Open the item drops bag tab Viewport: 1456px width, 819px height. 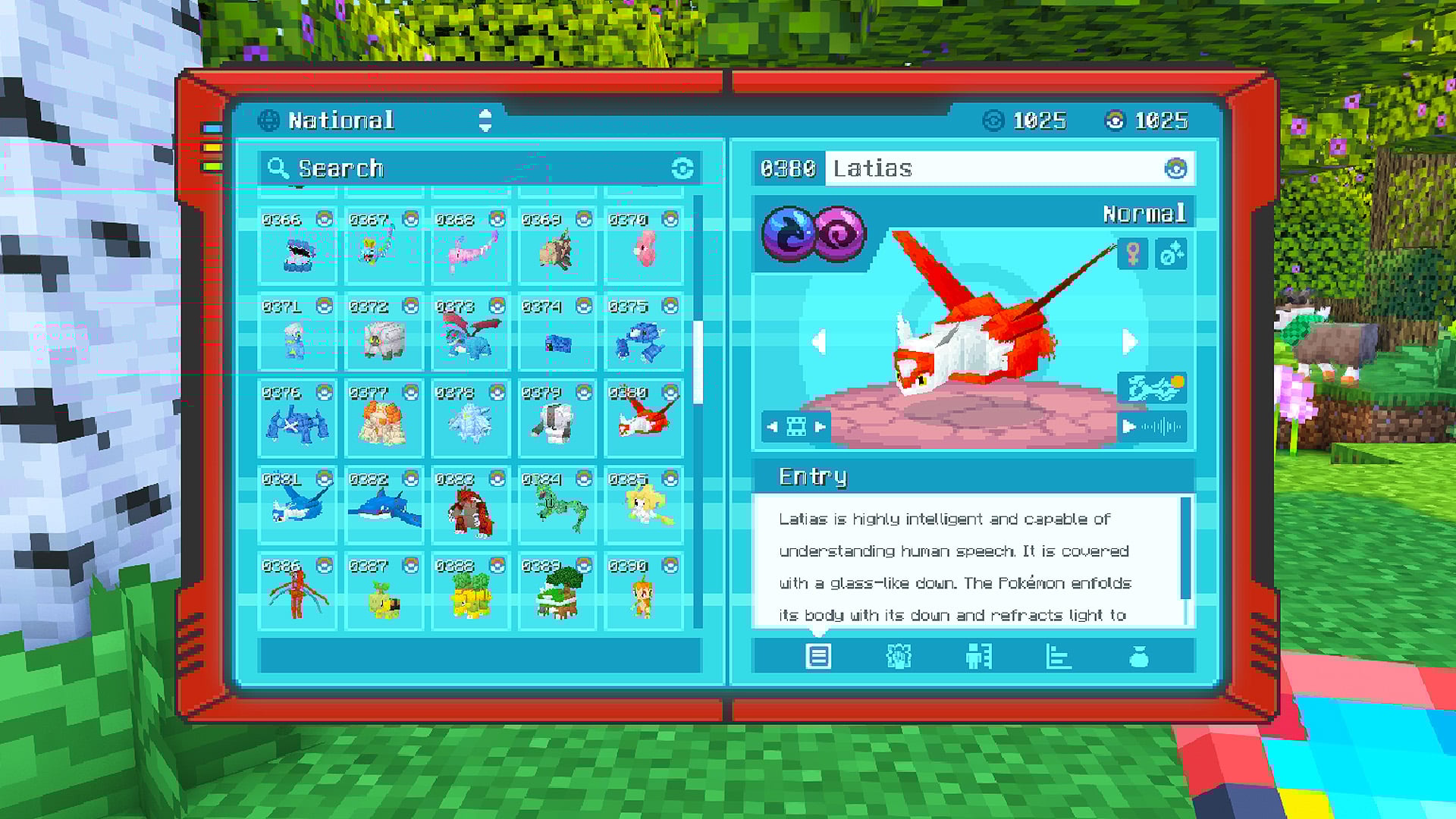pyautogui.click(x=1139, y=657)
